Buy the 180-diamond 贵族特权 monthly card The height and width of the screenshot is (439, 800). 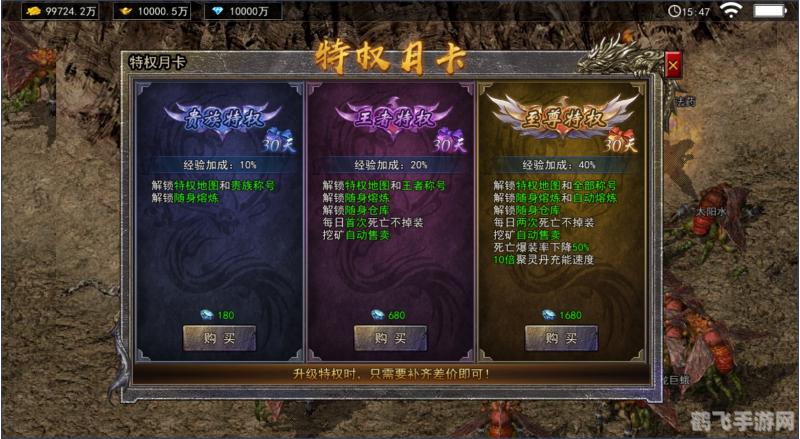click(x=219, y=338)
